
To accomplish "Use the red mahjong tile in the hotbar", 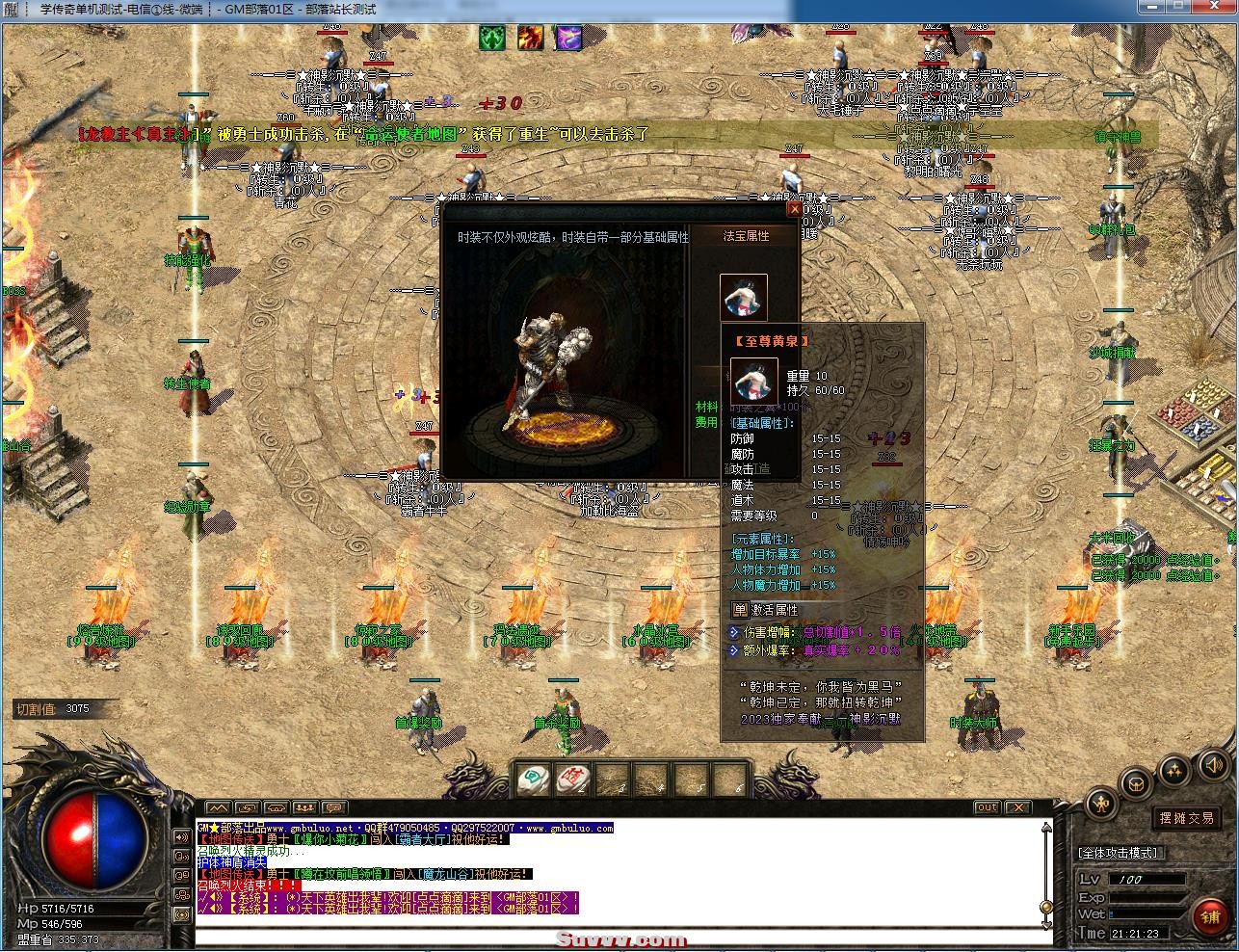I will 573,779.
